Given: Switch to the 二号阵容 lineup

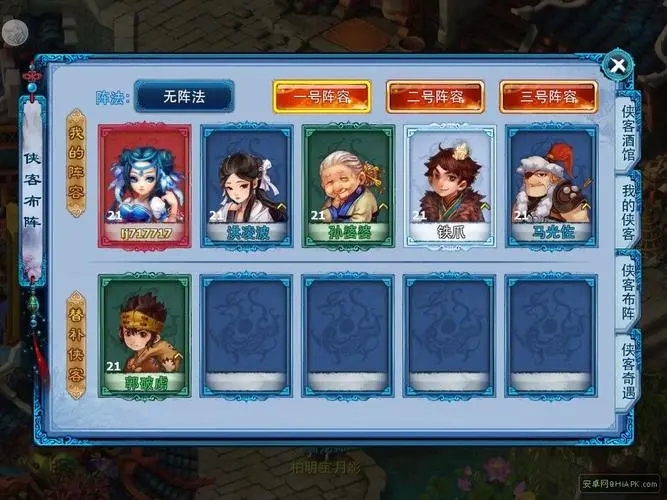Looking at the screenshot, I should click(435, 97).
